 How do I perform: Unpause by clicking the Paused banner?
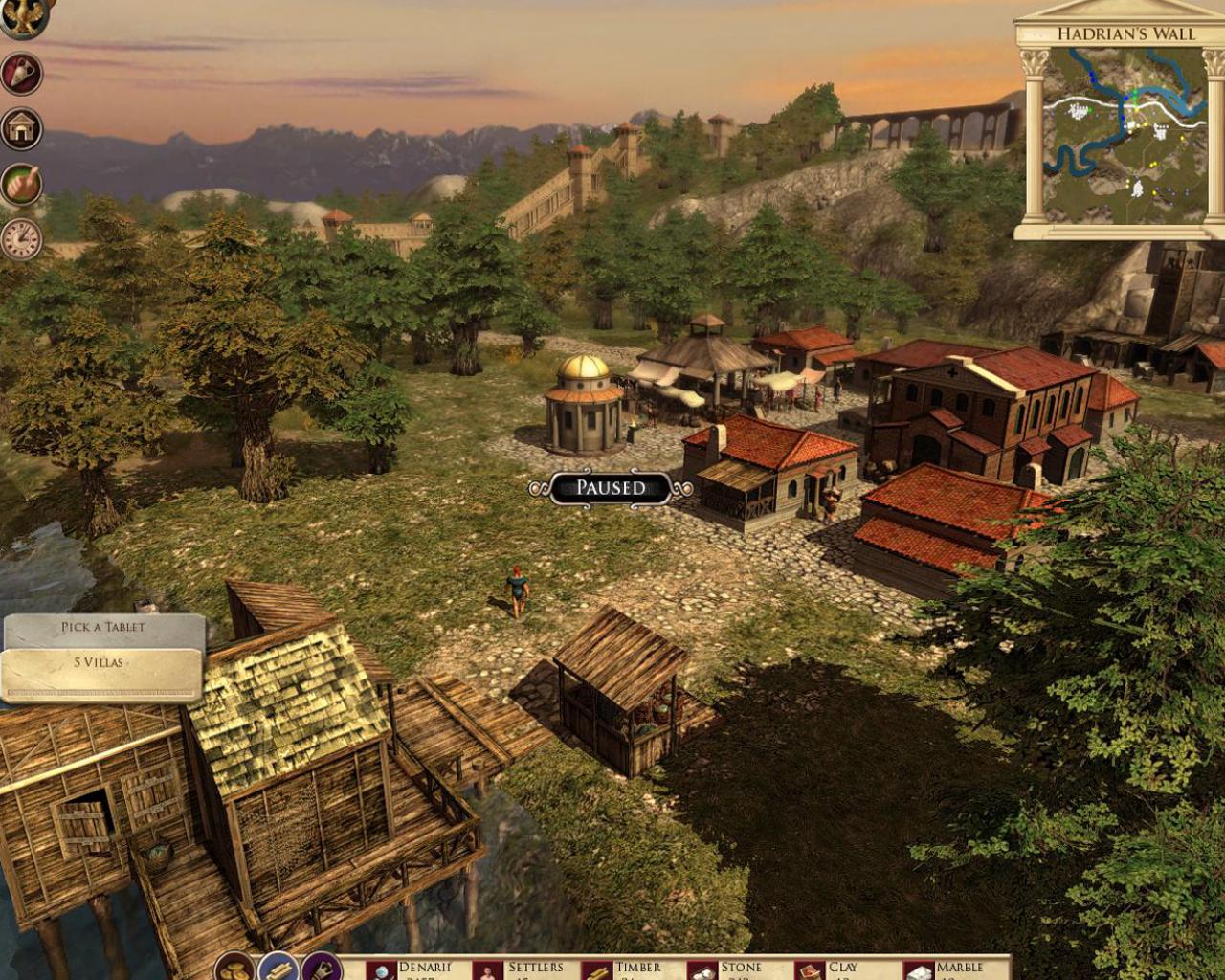point(610,487)
